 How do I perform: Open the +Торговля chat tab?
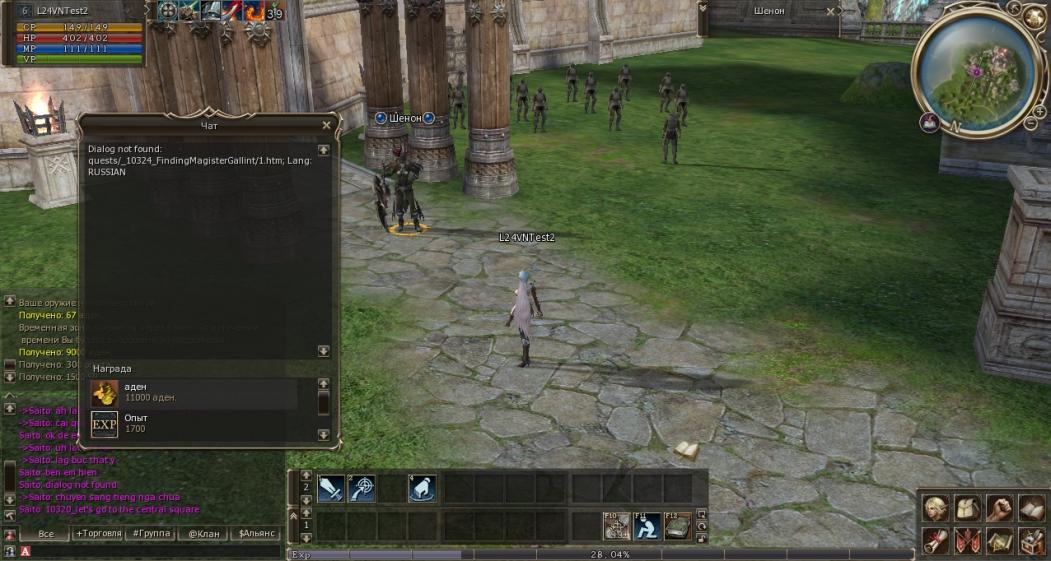tap(101, 534)
